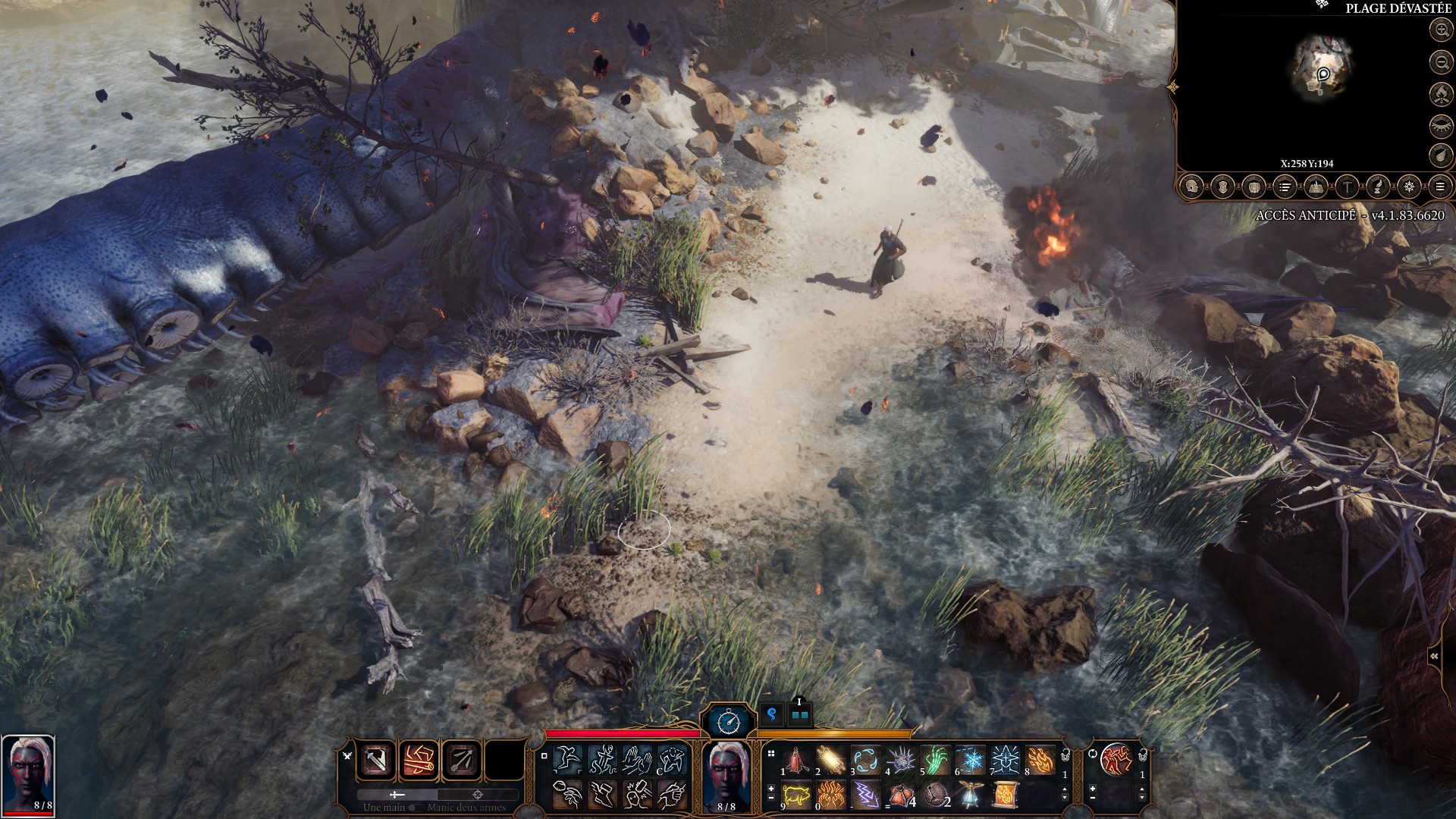
Task: Open the backpack inventory icon
Action: 1254,187
